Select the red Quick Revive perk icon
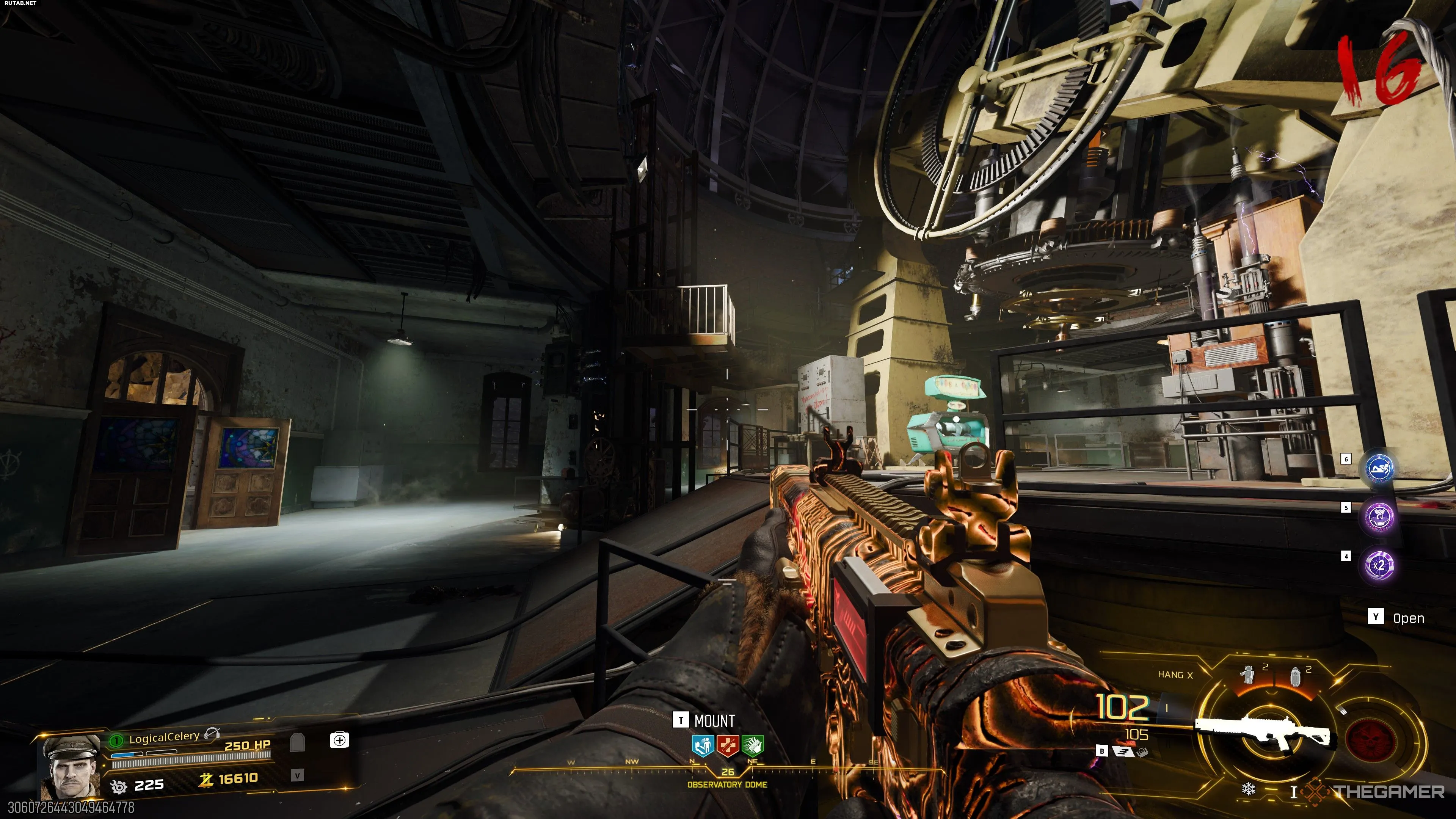The height and width of the screenshot is (819, 1456). [728, 745]
